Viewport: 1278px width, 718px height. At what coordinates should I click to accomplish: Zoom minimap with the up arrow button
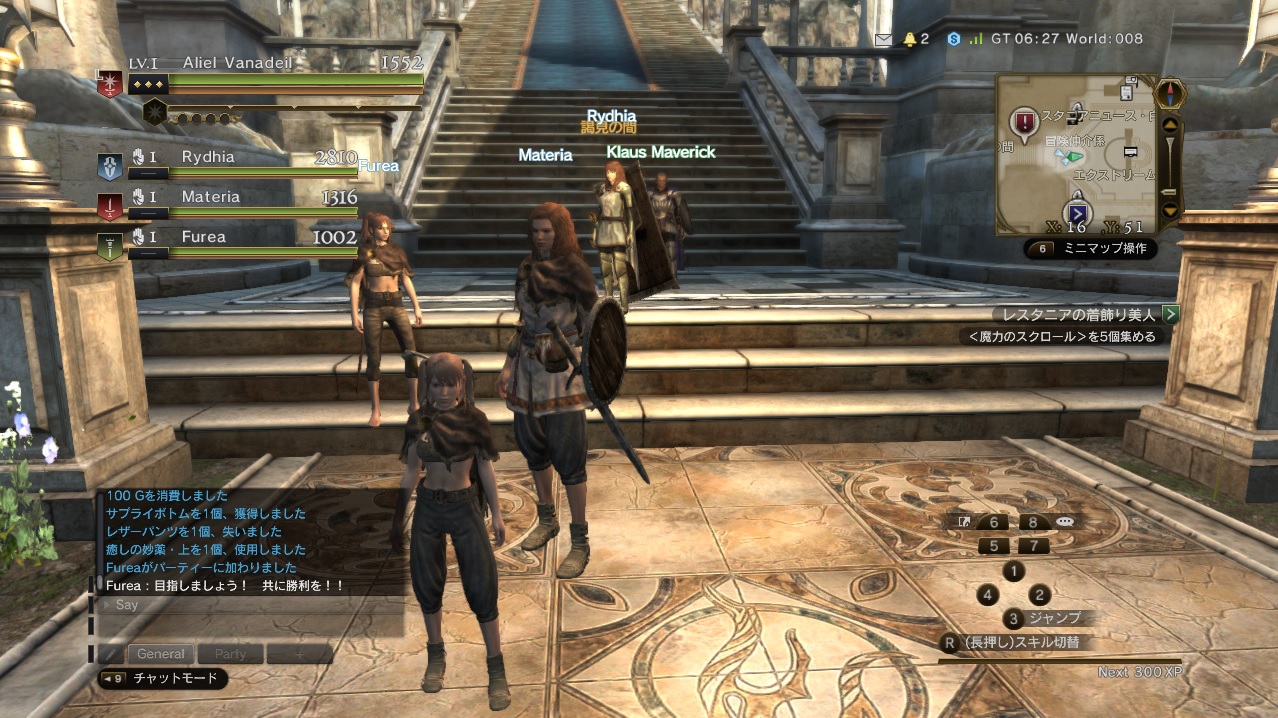click(1170, 124)
